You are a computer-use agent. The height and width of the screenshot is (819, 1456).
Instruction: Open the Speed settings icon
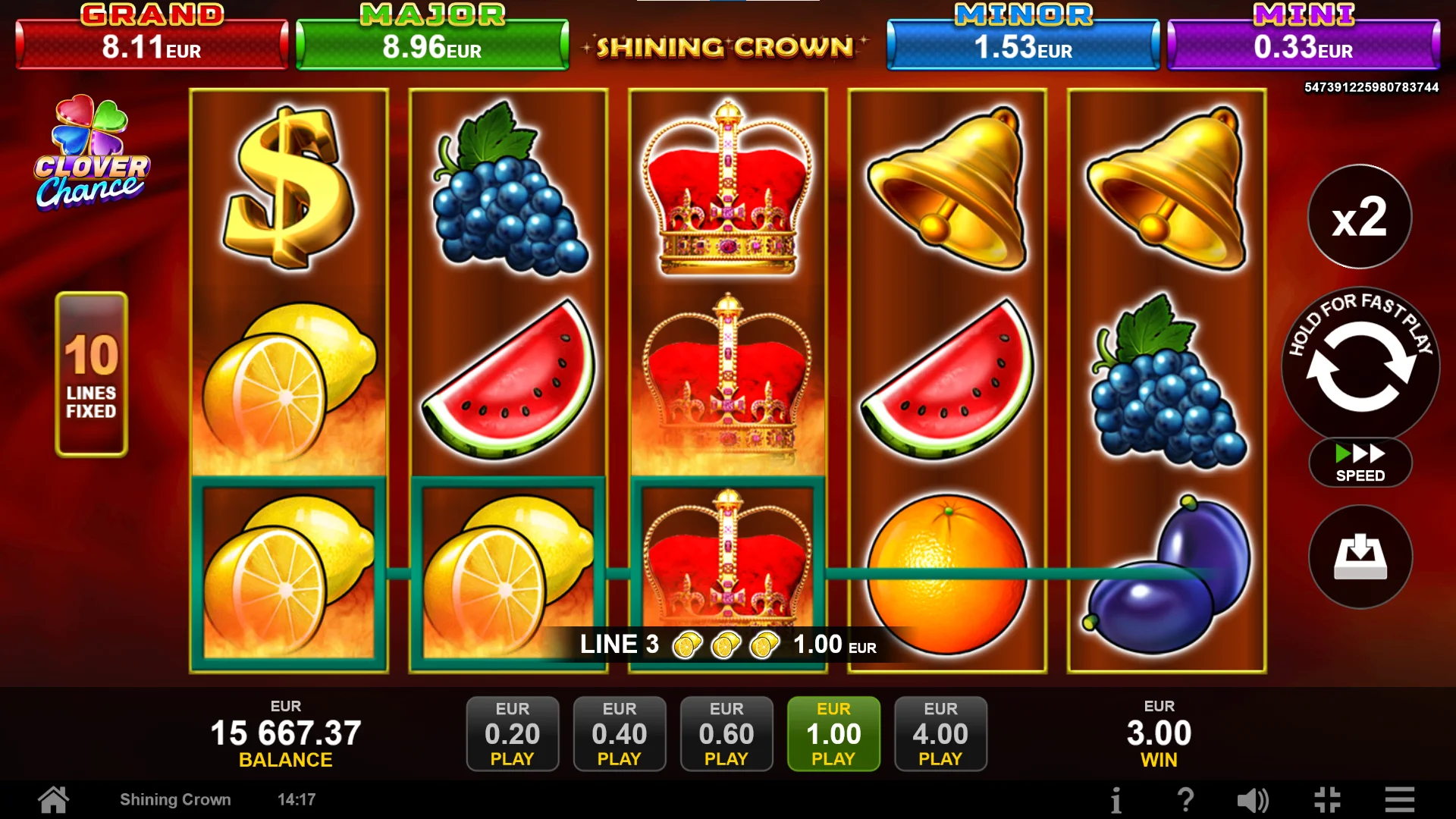pyautogui.click(x=1359, y=463)
